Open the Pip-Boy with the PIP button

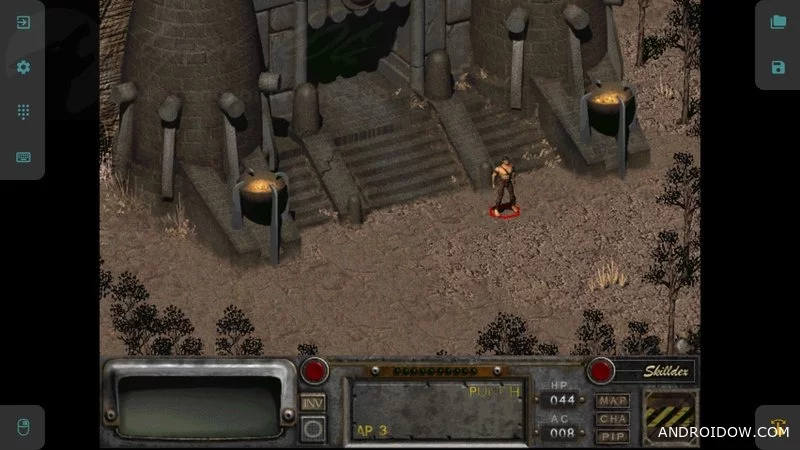(x=612, y=436)
